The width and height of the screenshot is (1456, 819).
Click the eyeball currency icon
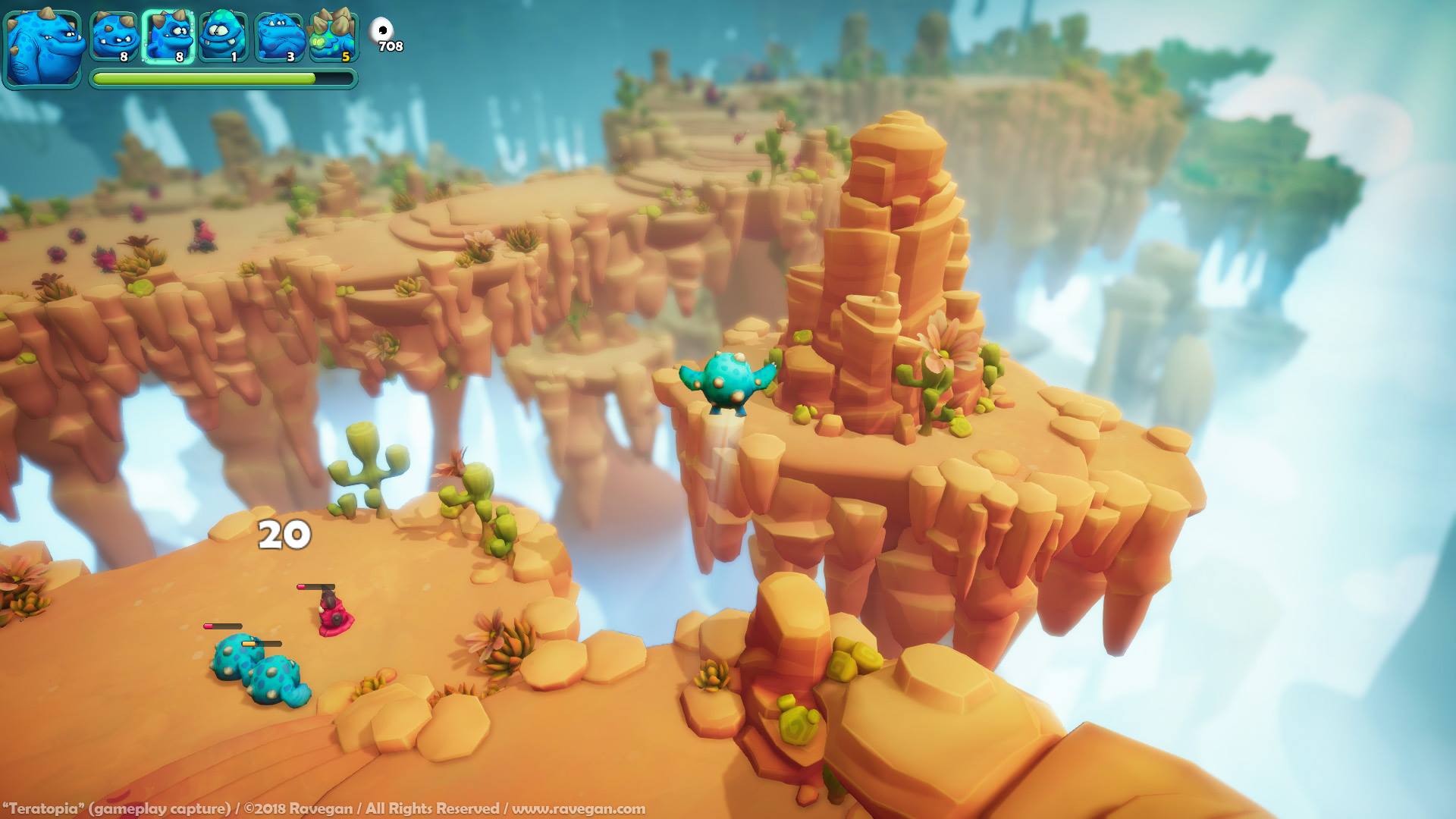381,30
